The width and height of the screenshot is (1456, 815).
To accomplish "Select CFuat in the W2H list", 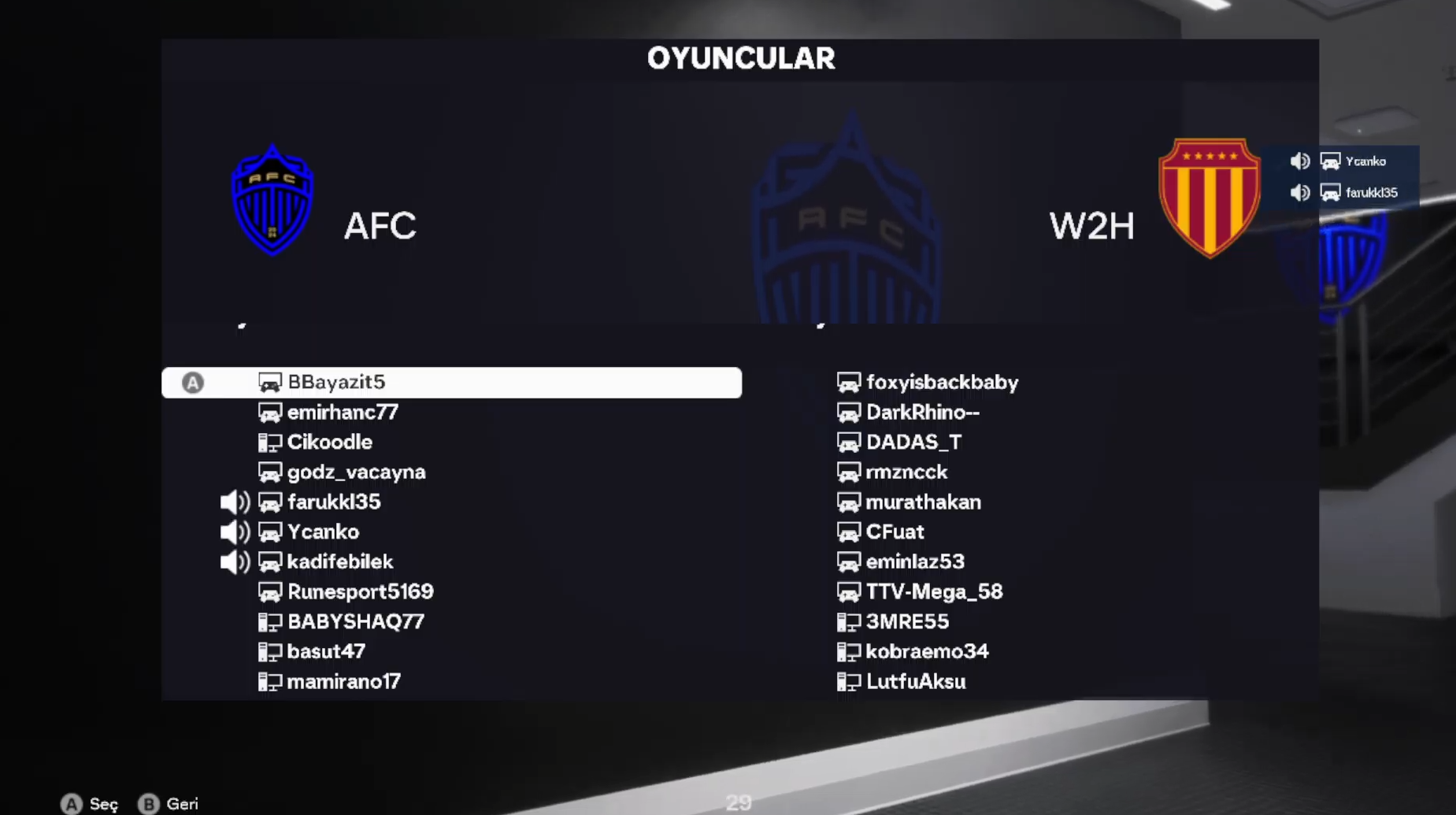I will click(895, 532).
